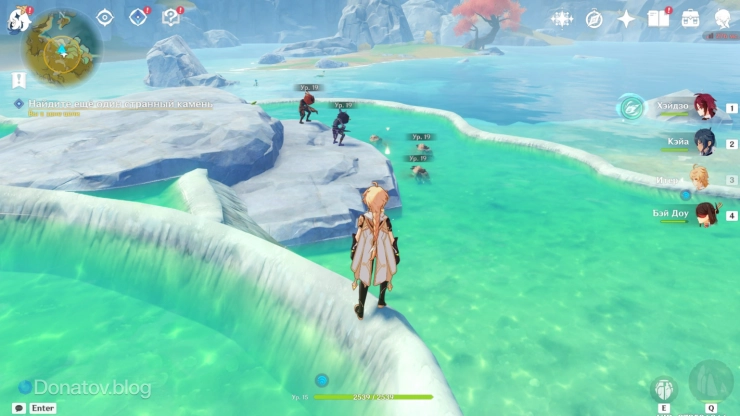The image size is (740, 416).
Task: Open the Adventurer Handbook book icon
Action: [658, 19]
